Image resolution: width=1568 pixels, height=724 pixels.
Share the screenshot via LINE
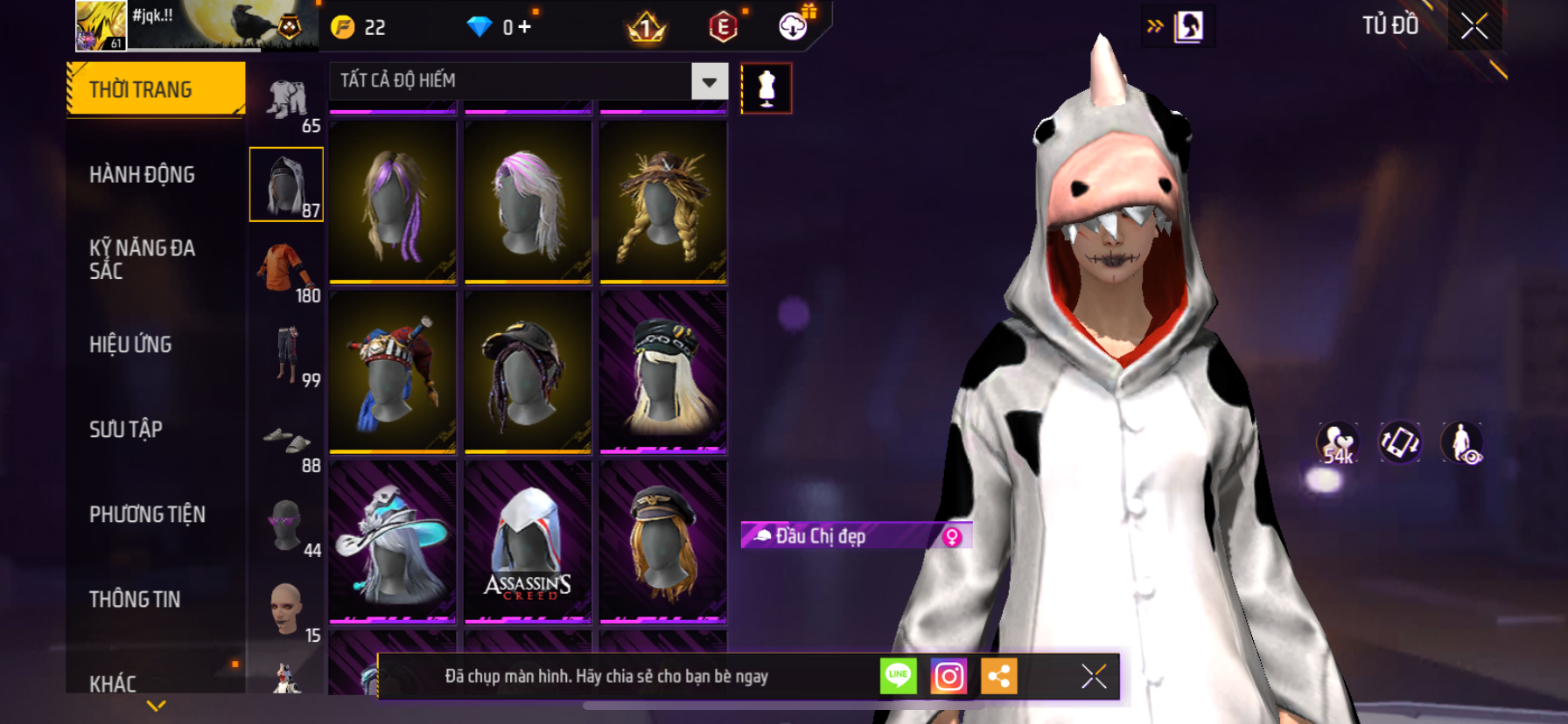899,676
